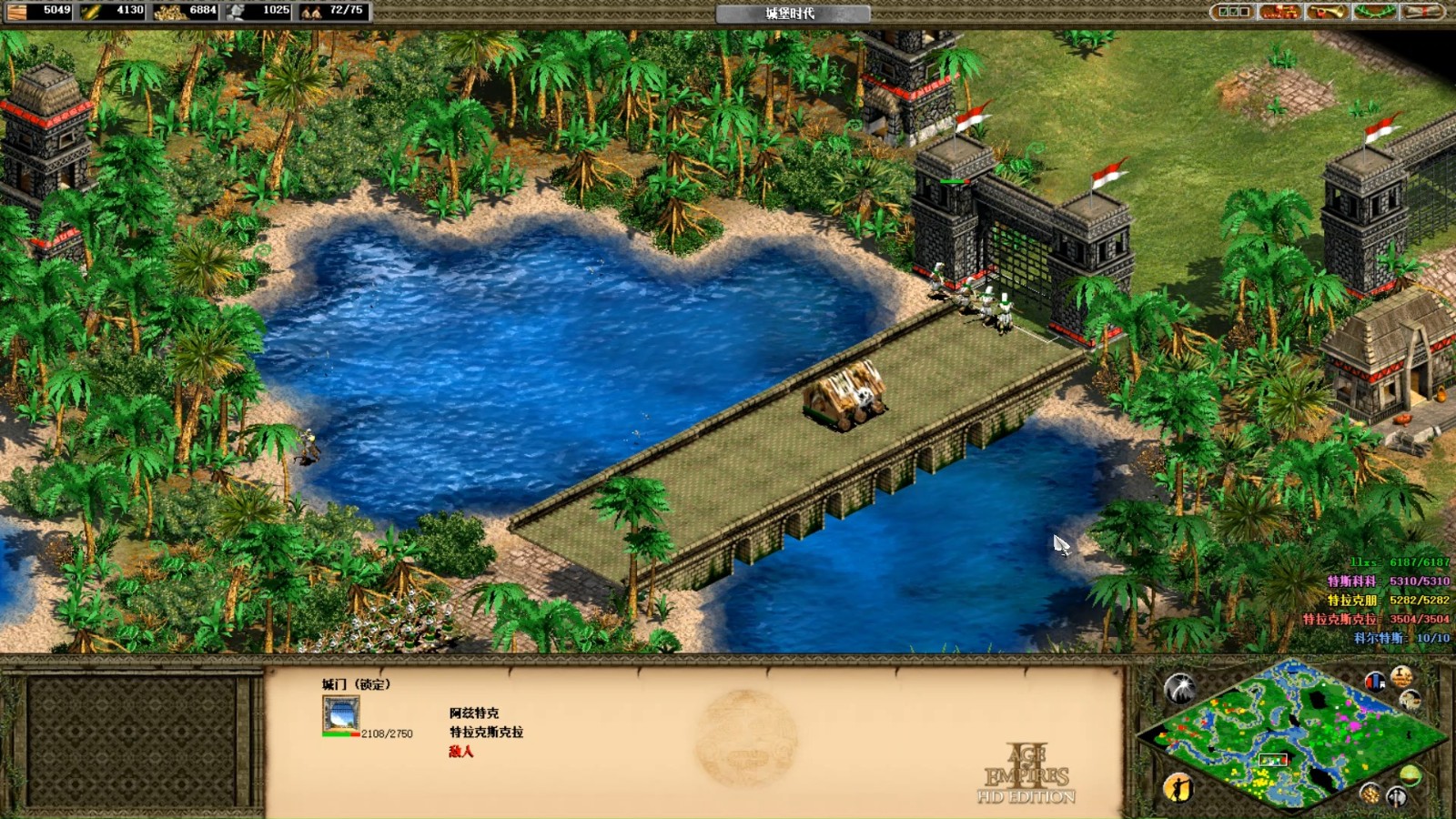Click the rider-silhouette icon right of the minimap
Viewport: 1456px width, 819px height.
pyautogui.click(x=1410, y=699)
